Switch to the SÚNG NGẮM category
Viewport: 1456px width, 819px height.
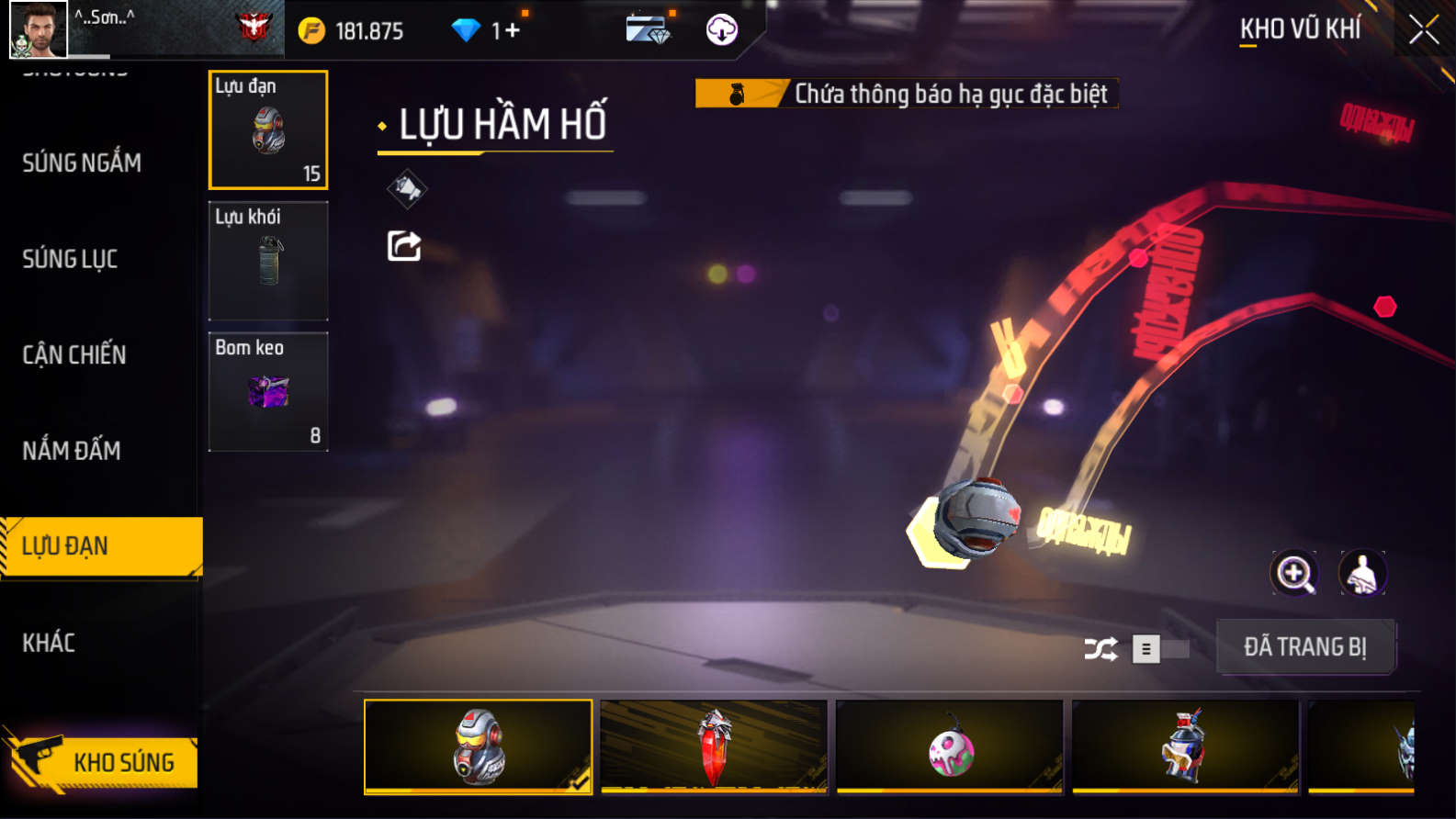pyautogui.click(x=82, y=163)
